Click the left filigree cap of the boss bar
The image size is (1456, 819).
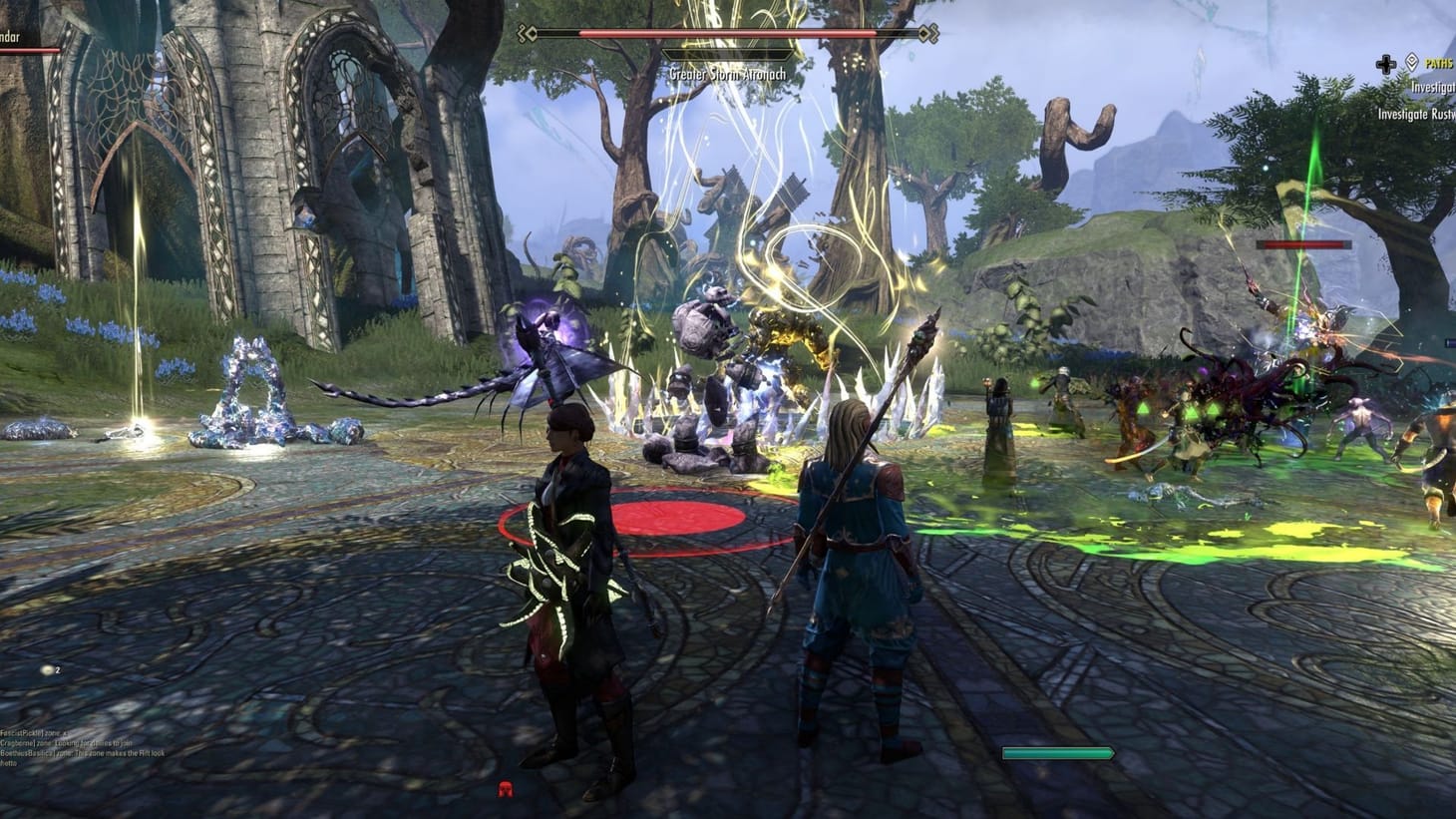pos(524,33)
